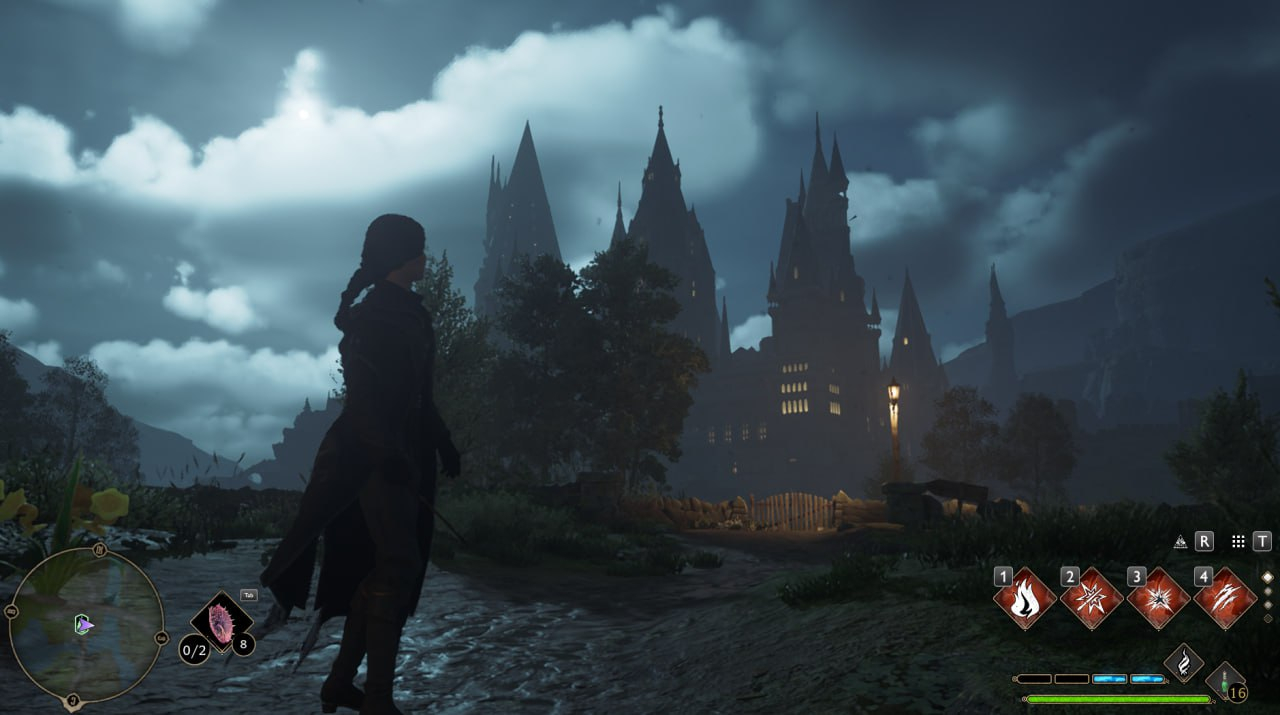Screen dimensions: 1280x715
Task: Click the circular minimap
Action: (x=86, y=625)
